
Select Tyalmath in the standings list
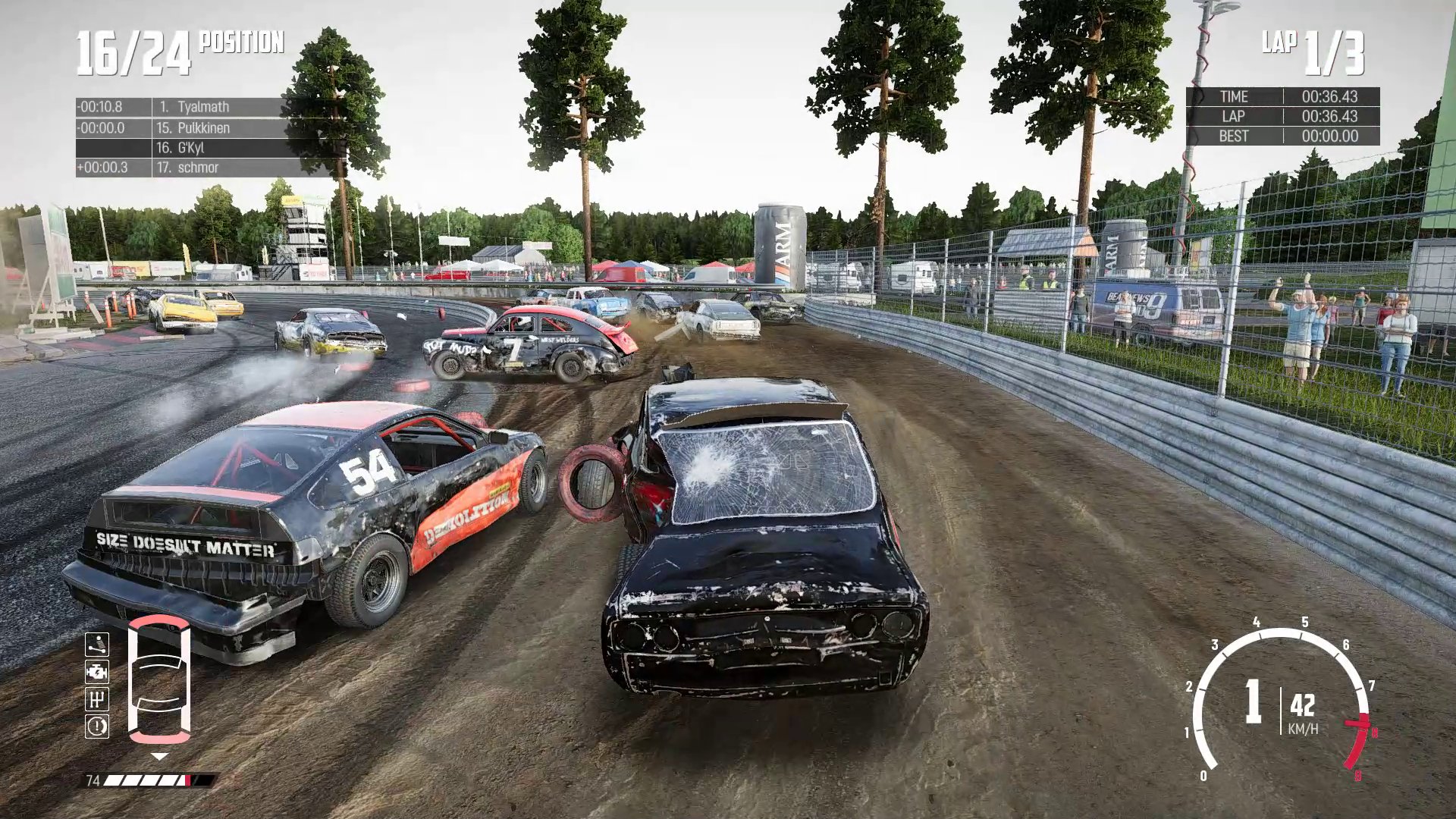(x=203, y=107)
